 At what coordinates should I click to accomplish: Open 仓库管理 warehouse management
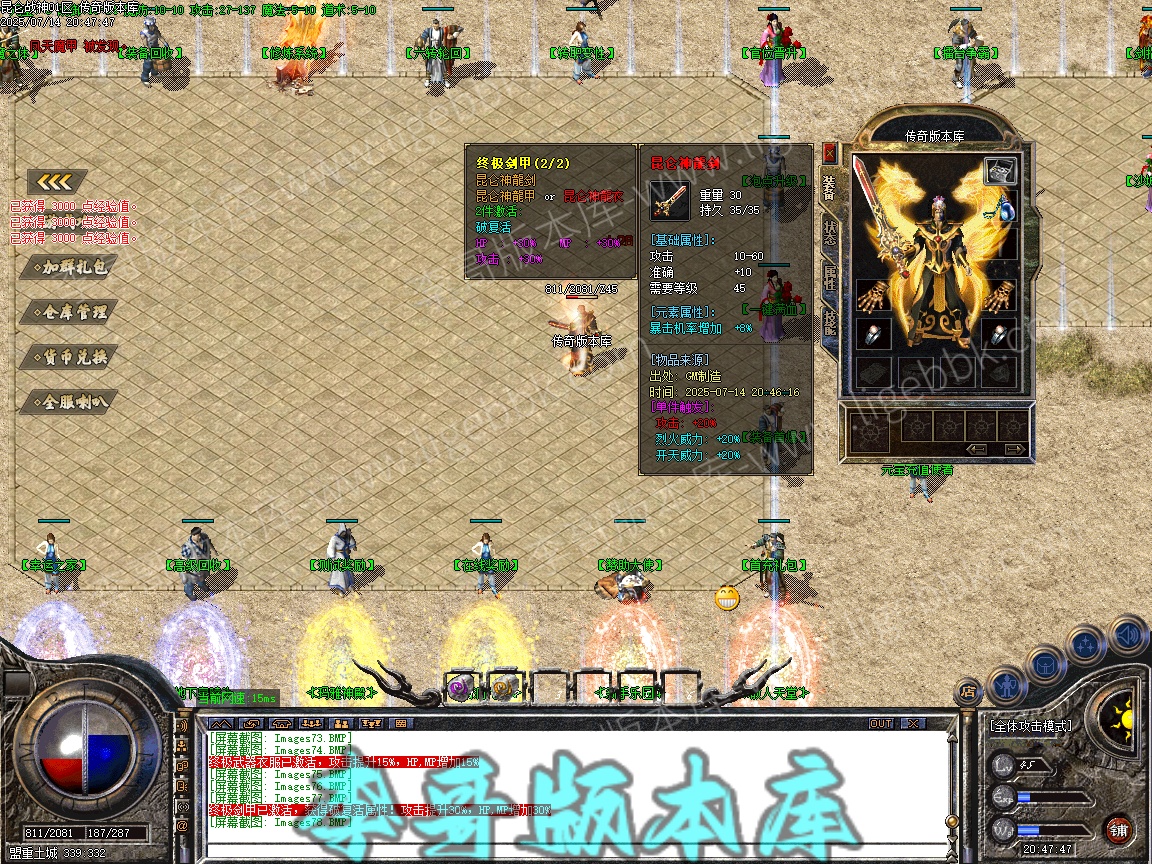click(68, 312)
